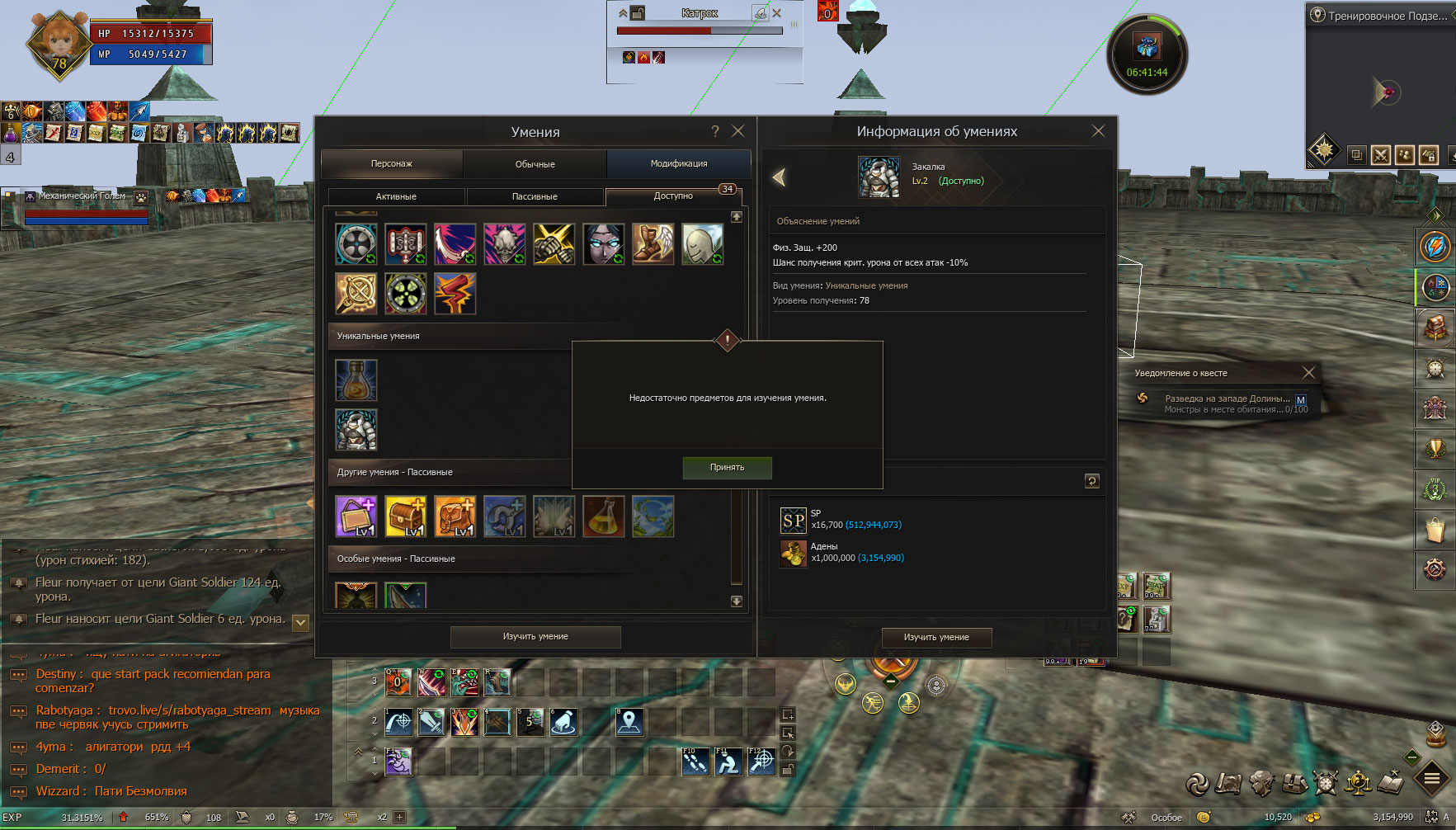The height and width of the screenshot is (830, 1456).
Task: Click Изучить умение below the skill list
Action: (535, 637)
